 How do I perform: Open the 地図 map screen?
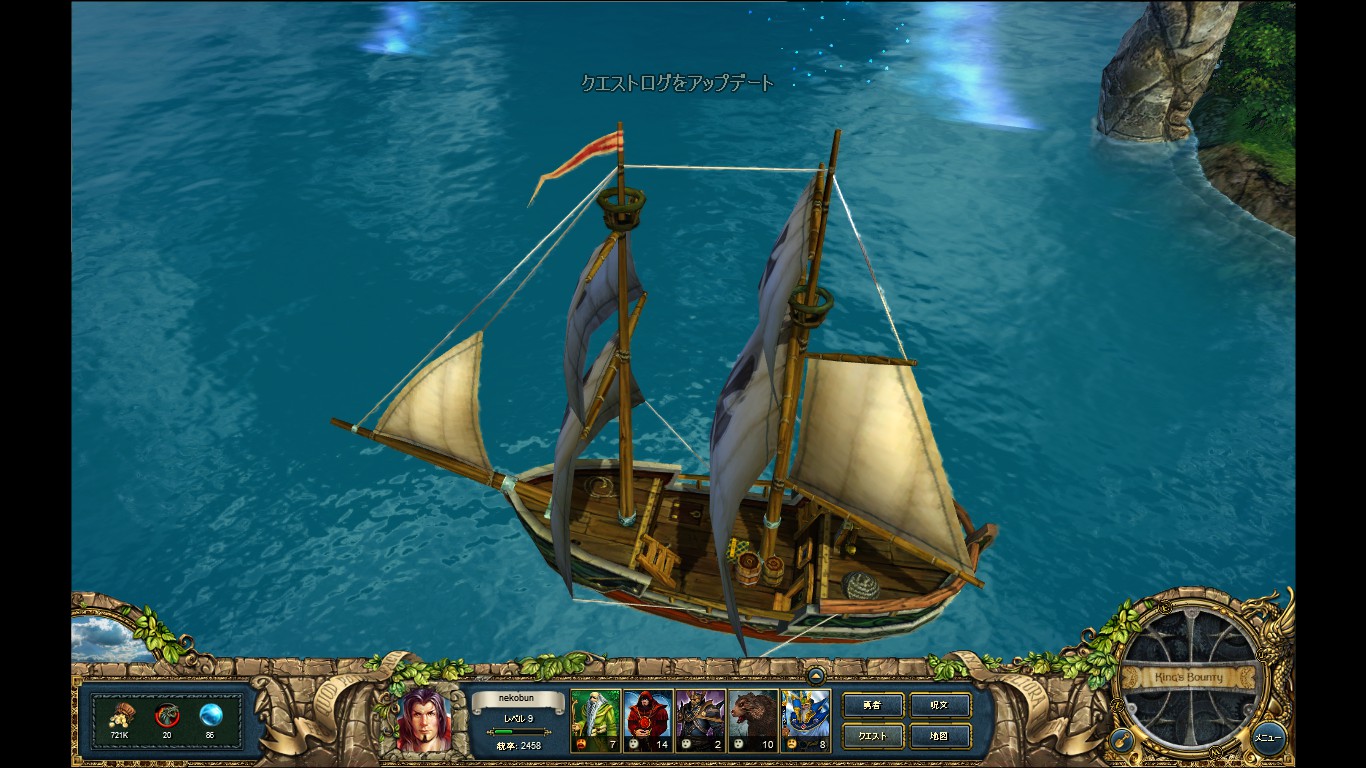point(939,737)
